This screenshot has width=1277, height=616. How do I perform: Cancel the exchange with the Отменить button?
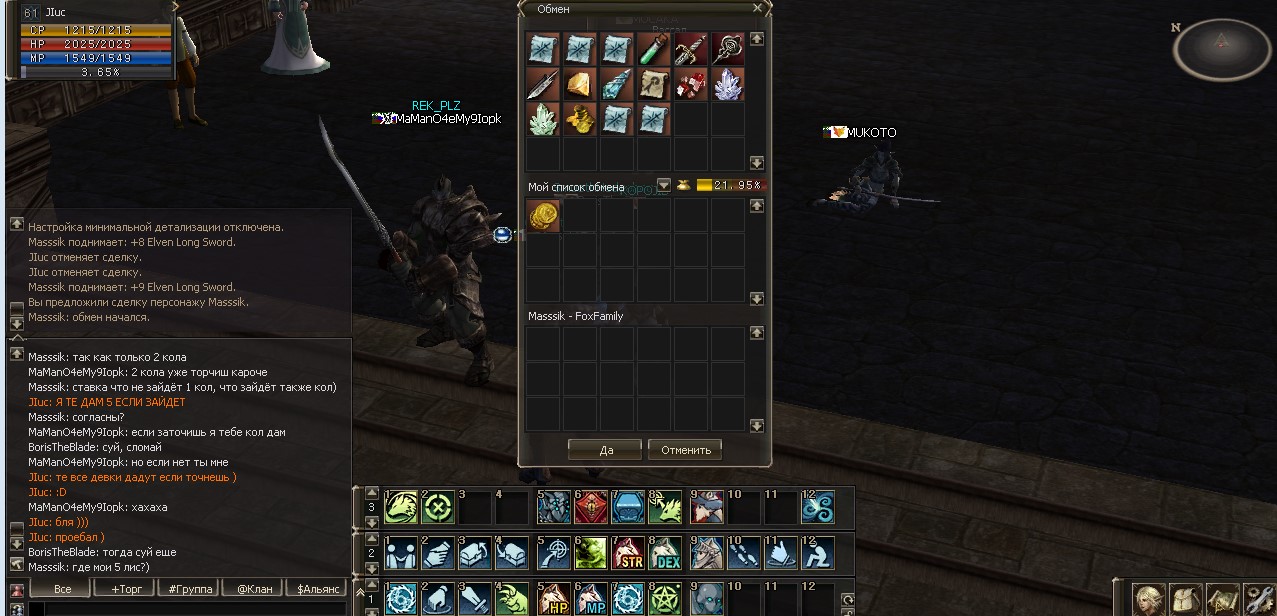685,450
